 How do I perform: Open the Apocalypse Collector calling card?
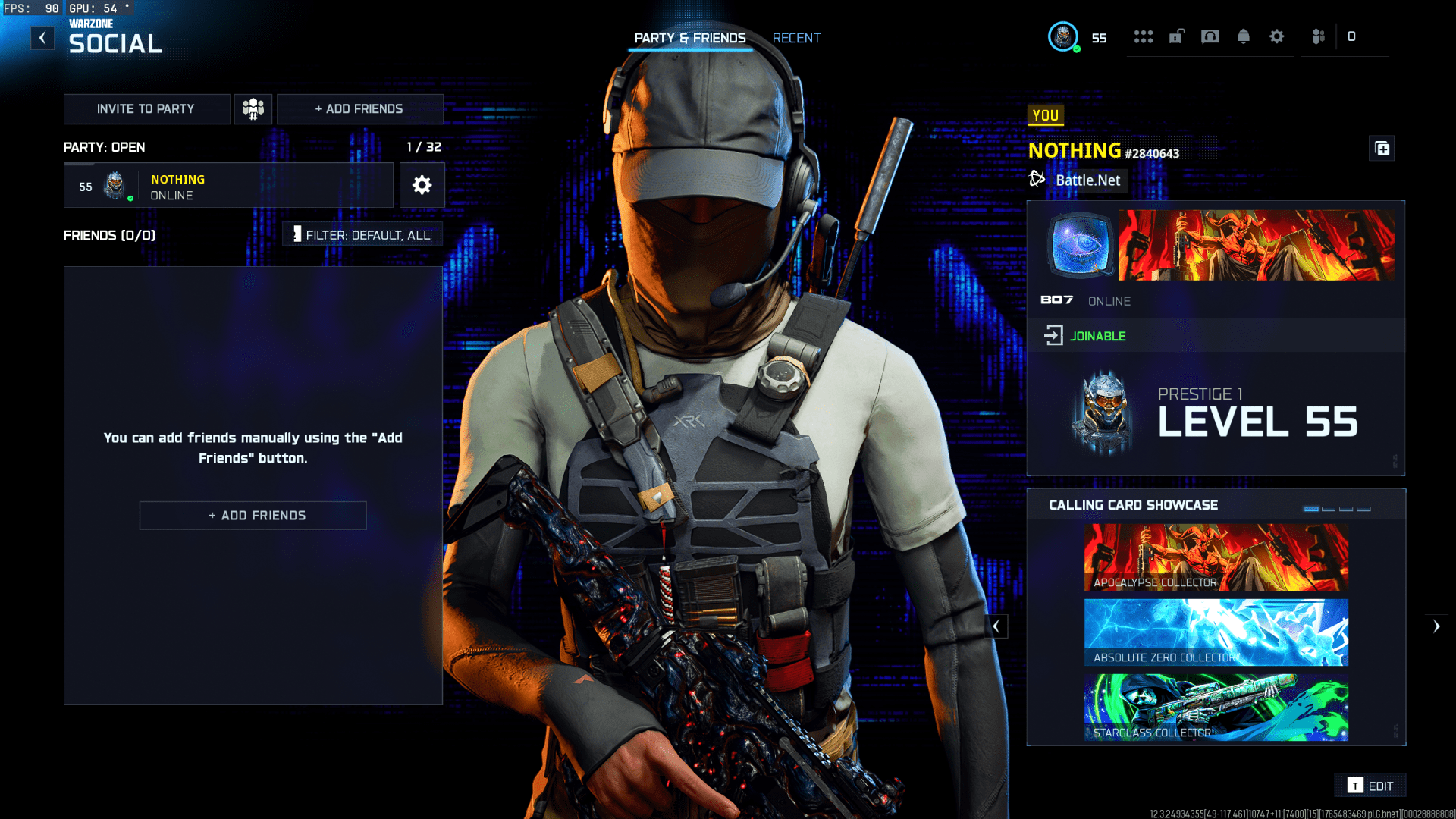click(x=1214, y=556)
